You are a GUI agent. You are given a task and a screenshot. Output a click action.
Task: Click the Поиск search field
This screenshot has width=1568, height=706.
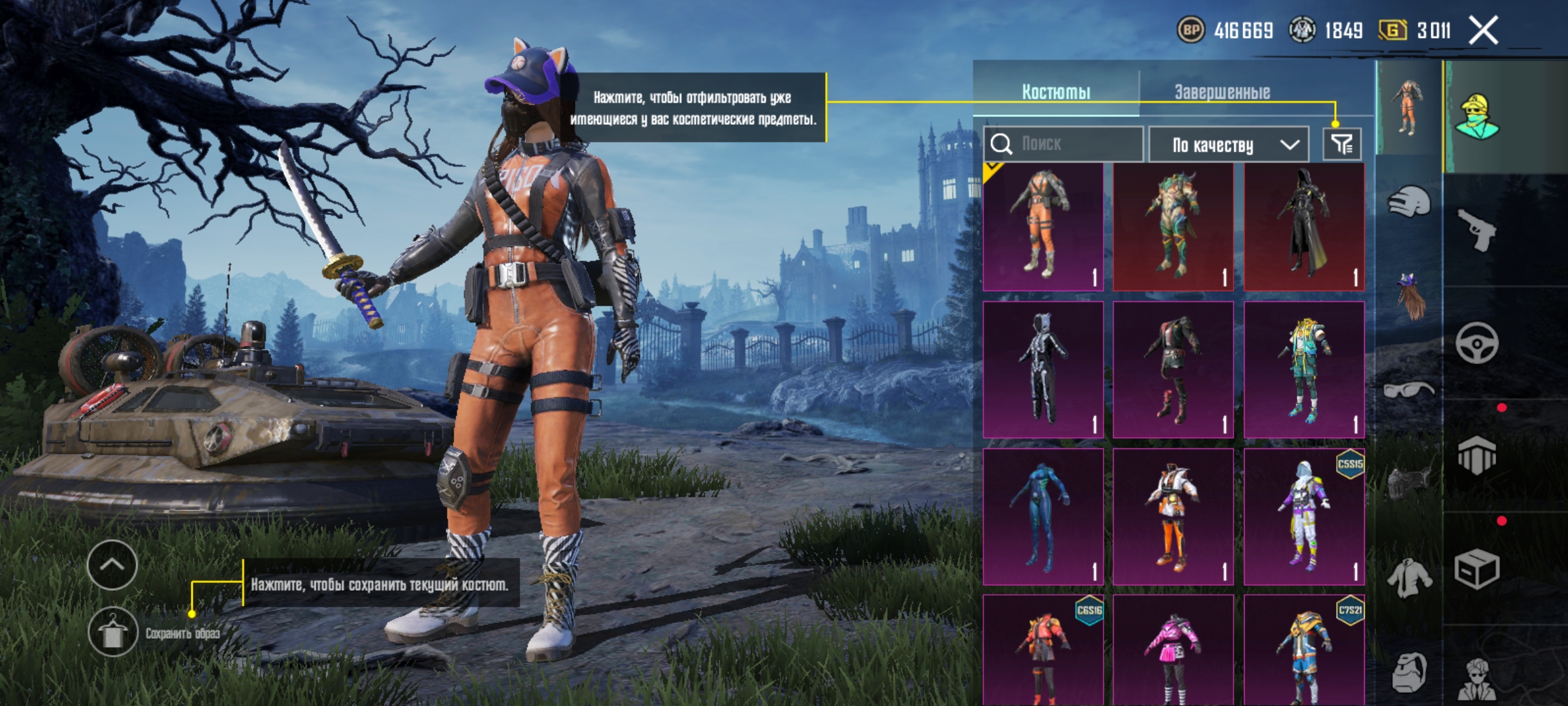click(x=1071, y=144)
